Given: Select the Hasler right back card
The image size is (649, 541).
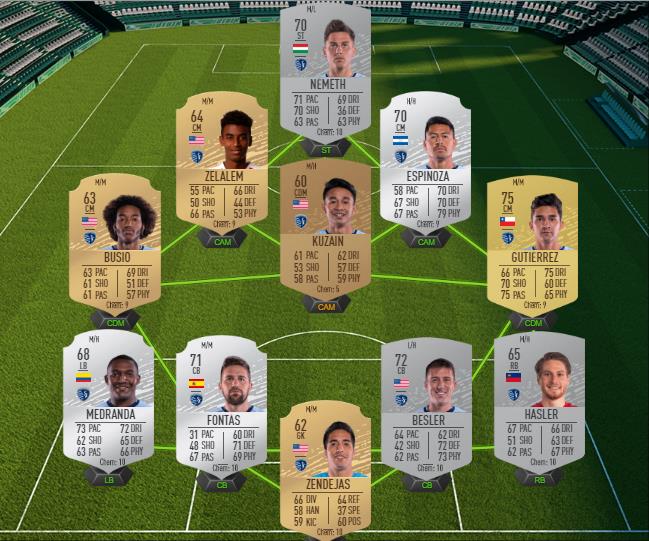Looking at the screenshot, I should tap(540, 400).
